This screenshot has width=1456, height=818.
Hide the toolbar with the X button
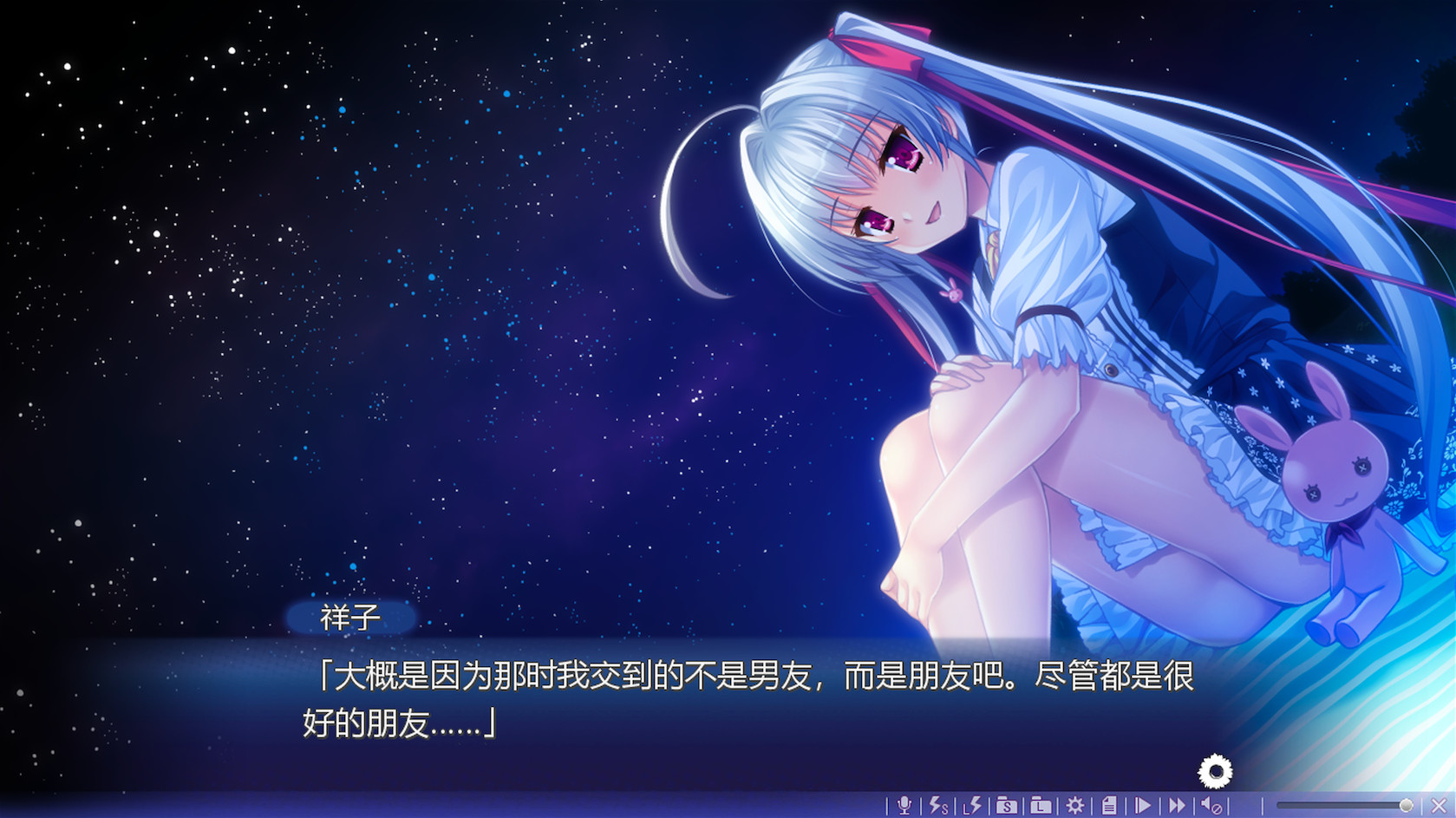[x=1439, y=806]
